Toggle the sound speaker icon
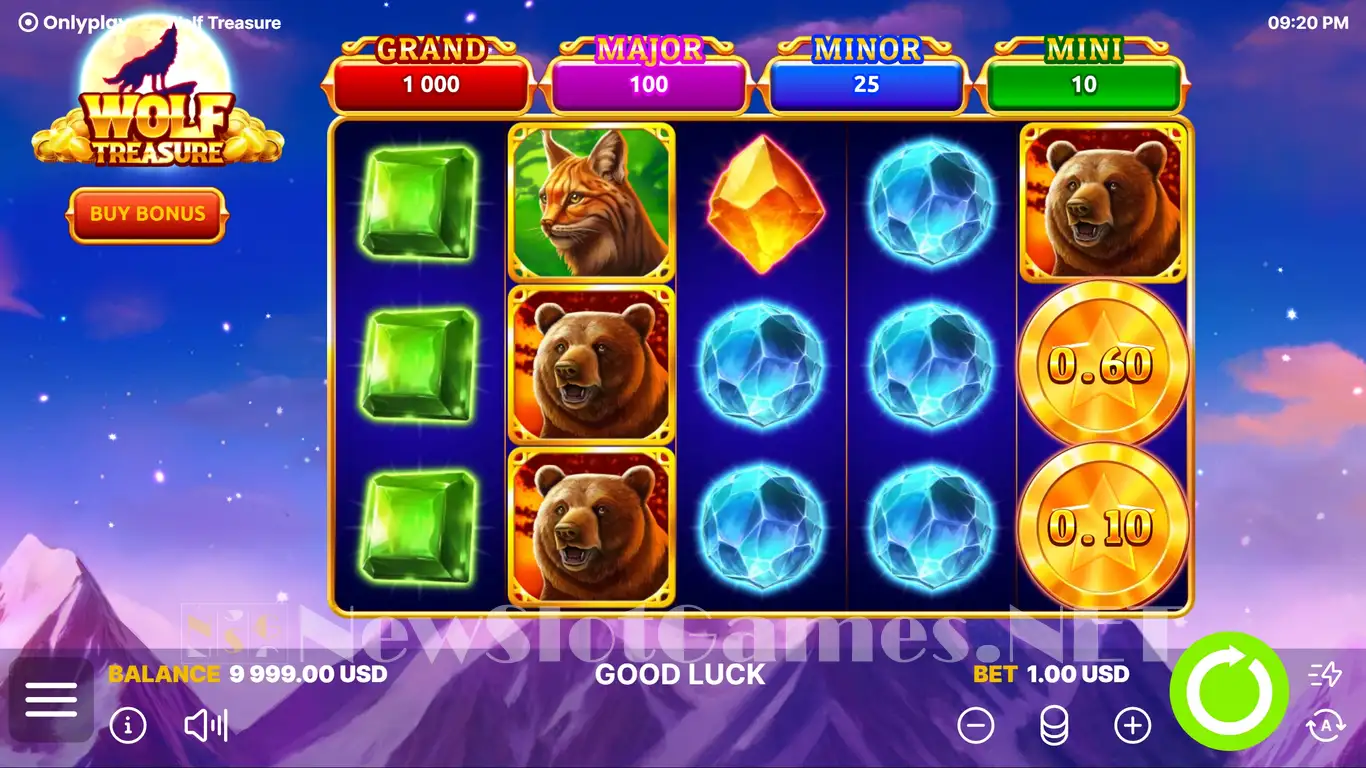This screenshot has width=1366, height=768. coord(206,725)
